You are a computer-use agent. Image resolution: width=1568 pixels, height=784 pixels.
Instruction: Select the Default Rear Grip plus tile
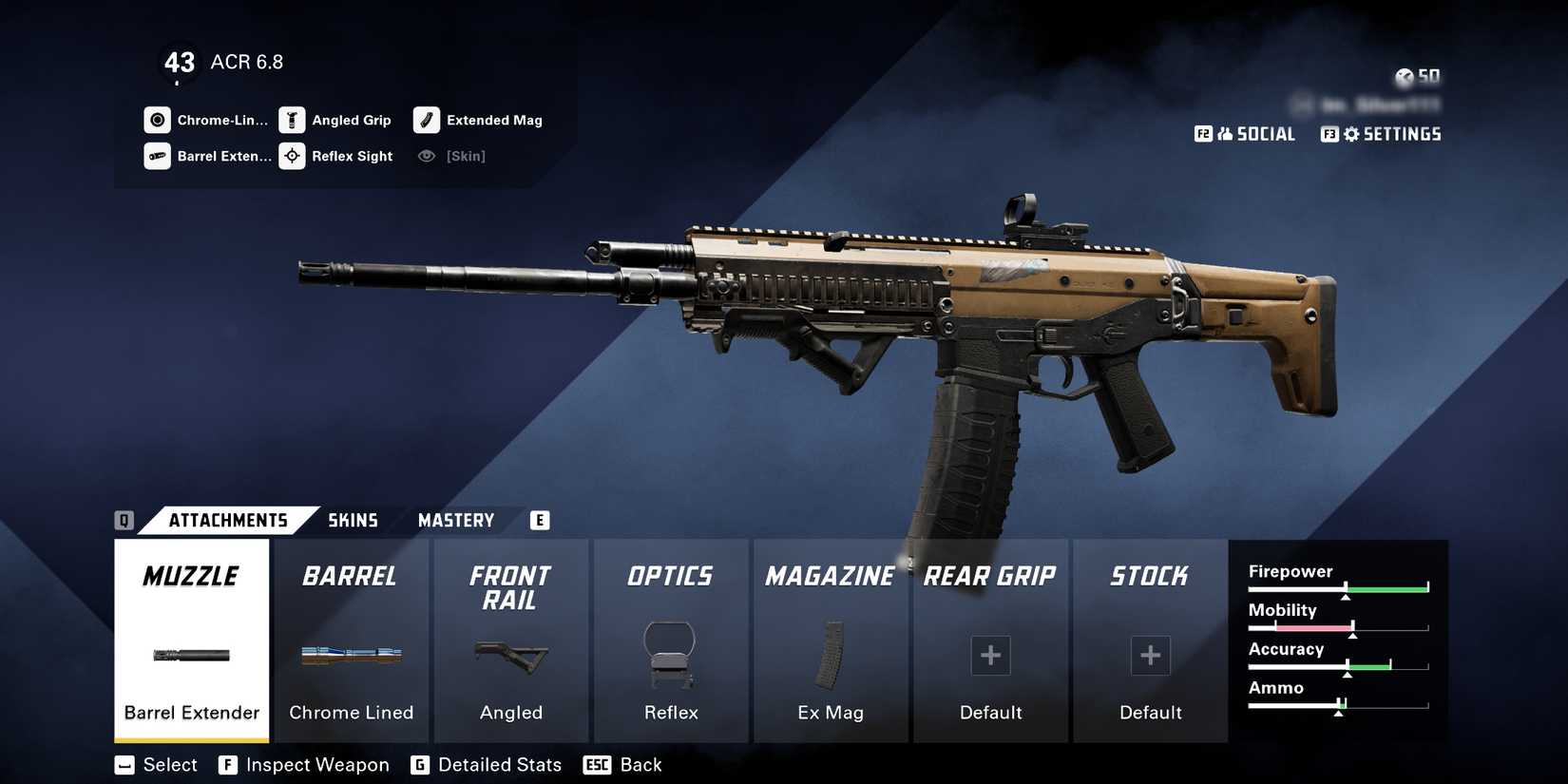(x=990, y=656)
